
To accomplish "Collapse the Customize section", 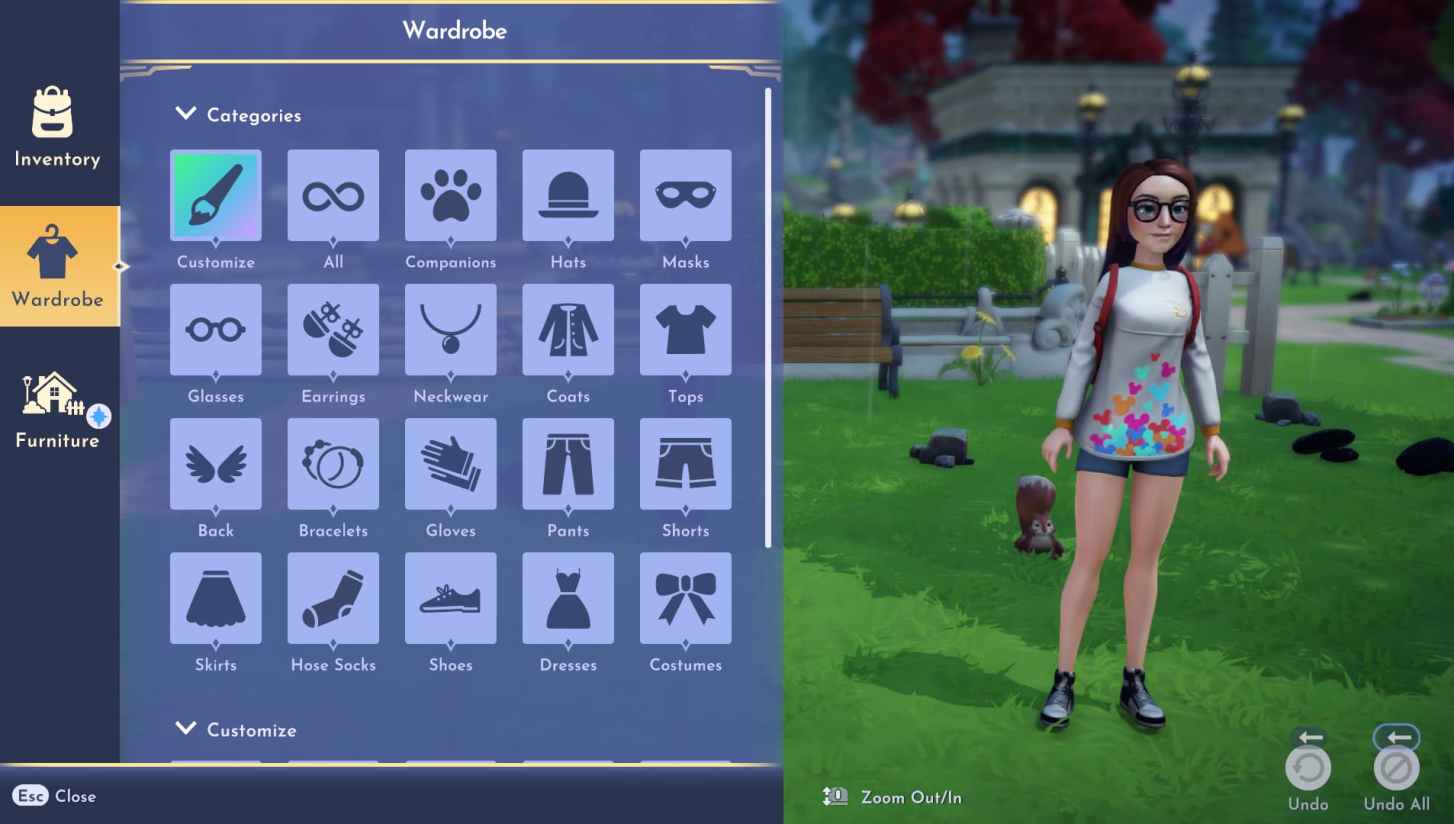I will click(x=185, y=730).
